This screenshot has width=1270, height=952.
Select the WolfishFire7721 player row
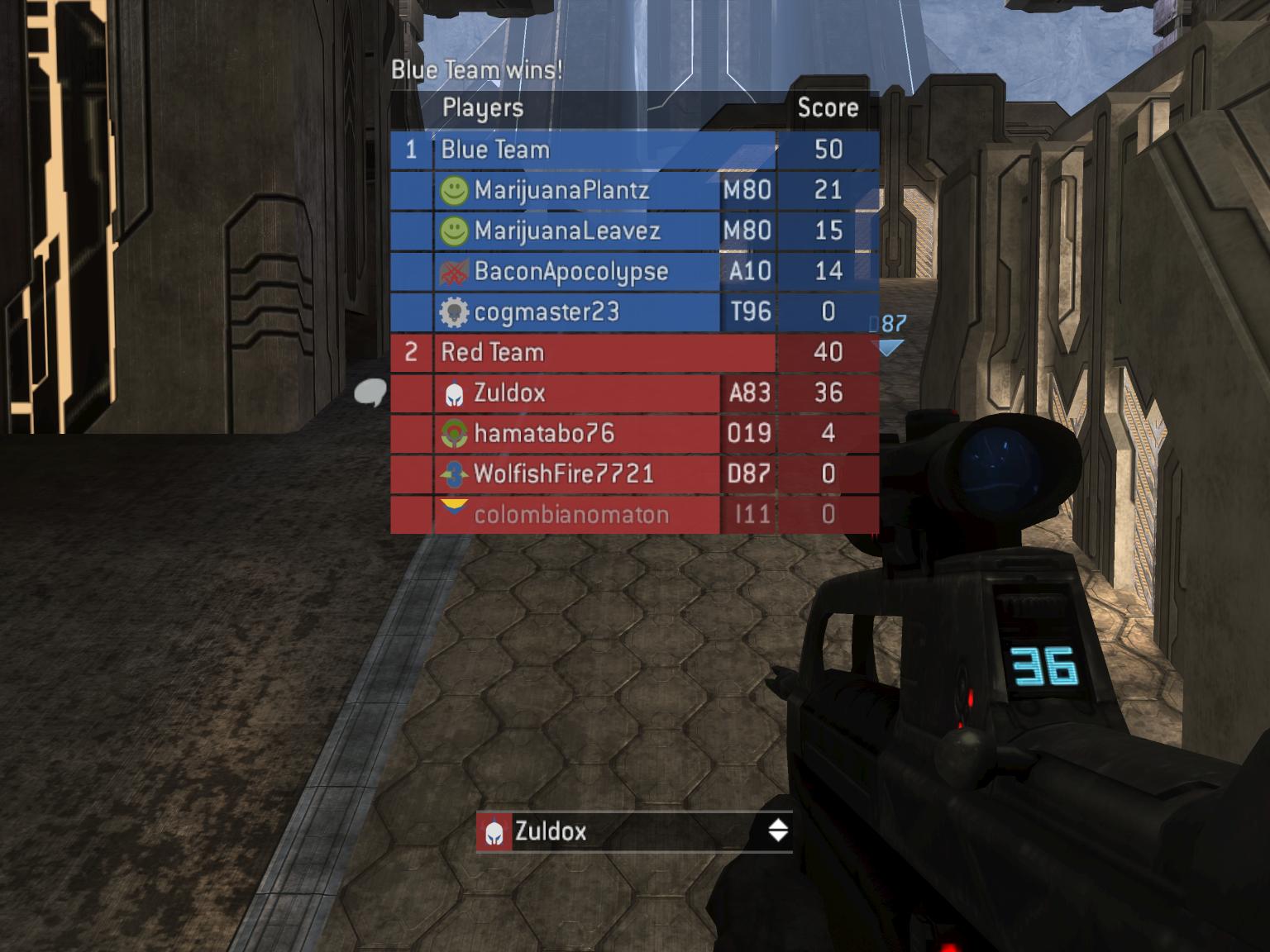pyautogui.click(x=563, y=474)
